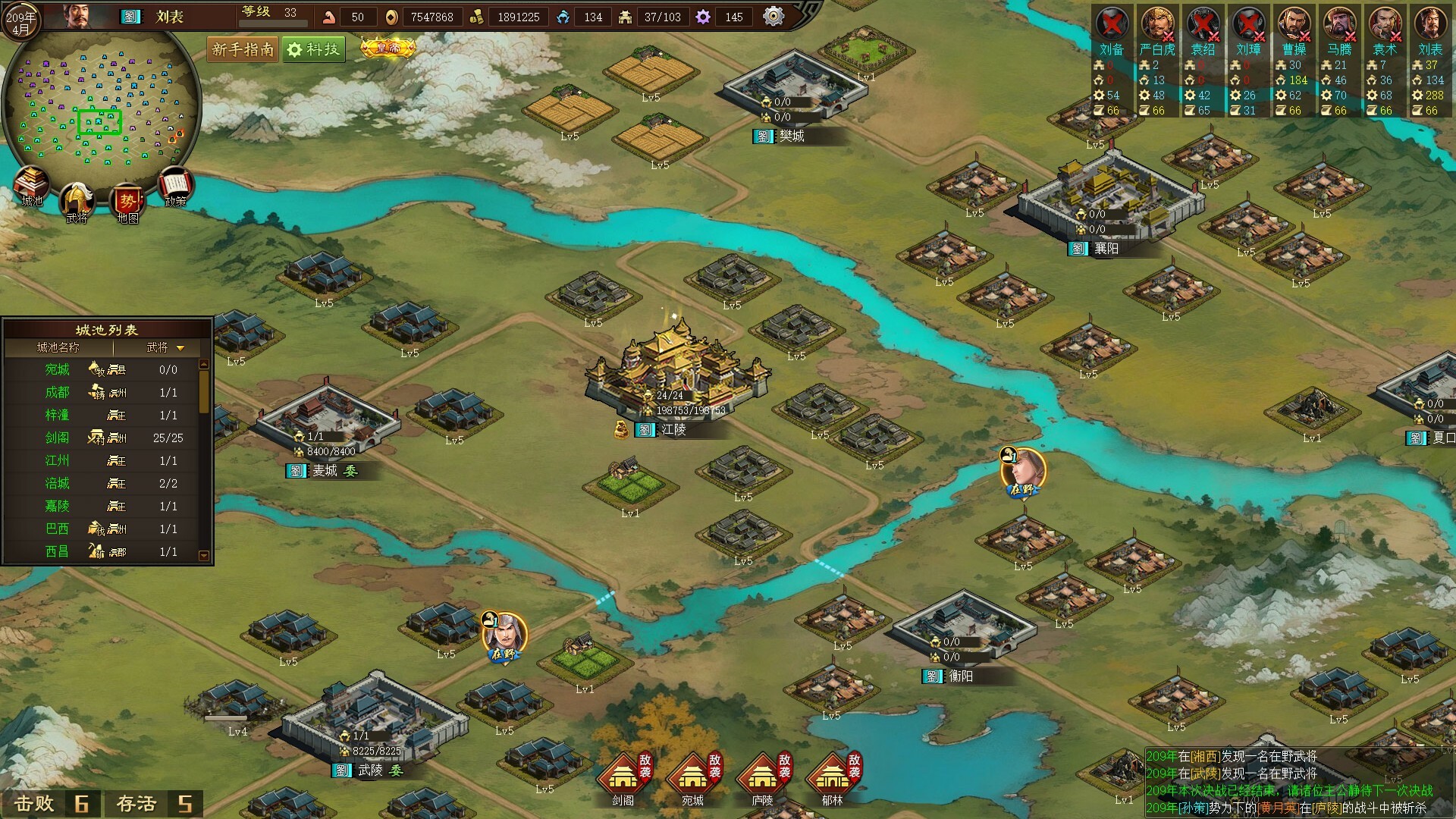This screenshot has height=819, width=1456.
Task: Sort city list by 武将 column arrow
Action: point(180,348)
